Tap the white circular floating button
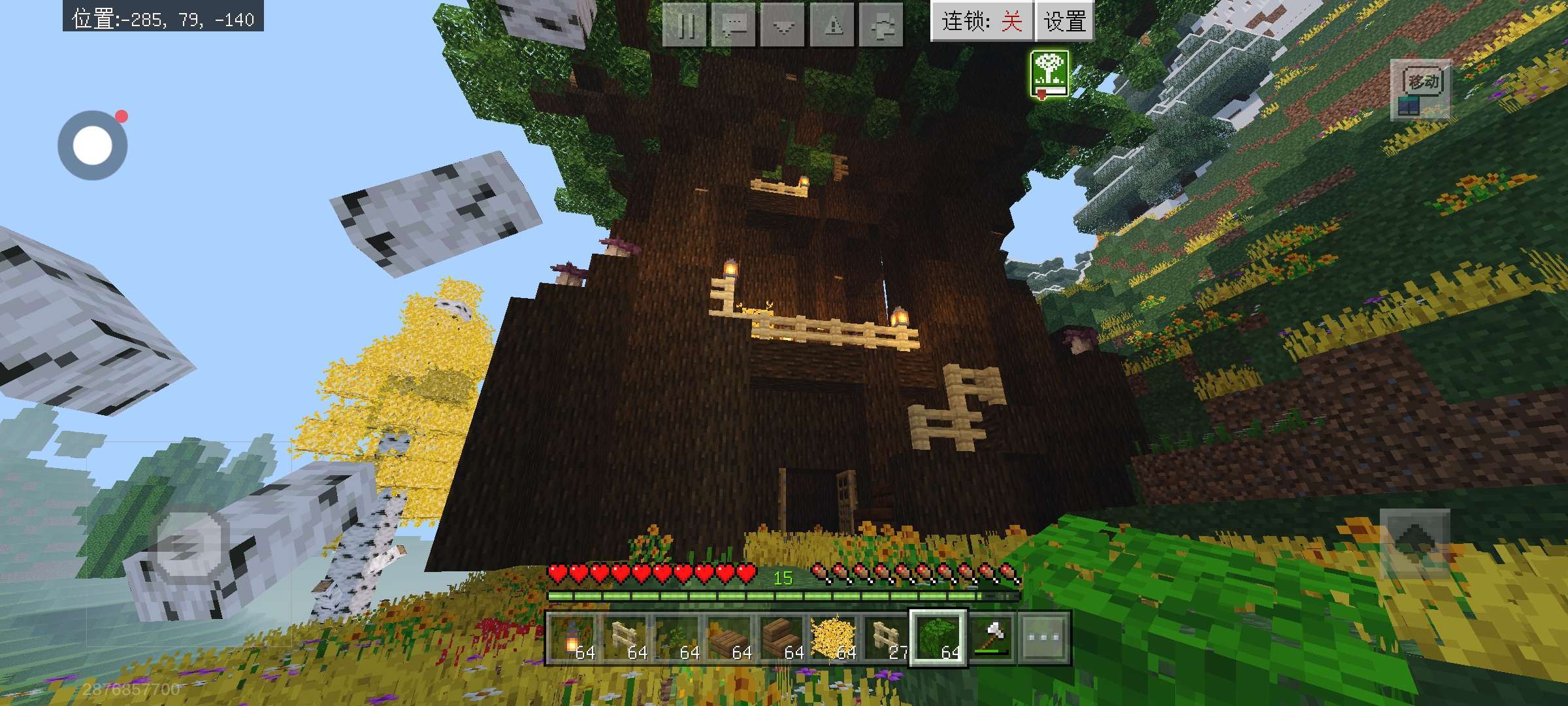The width and height of the screenshot is (1568, 706). (x=93, y=145)
